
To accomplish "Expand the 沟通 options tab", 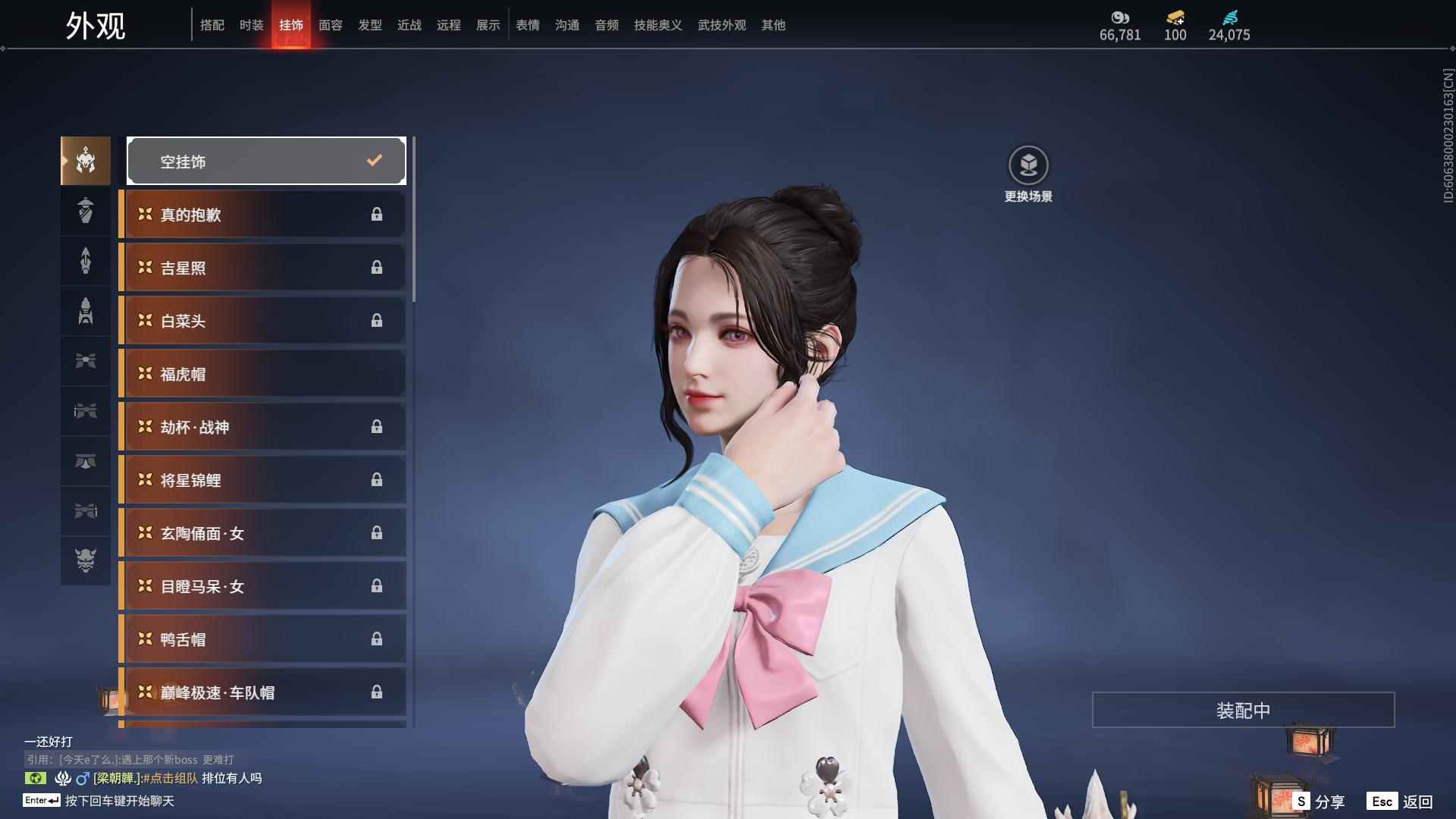I will coord(566,25).
